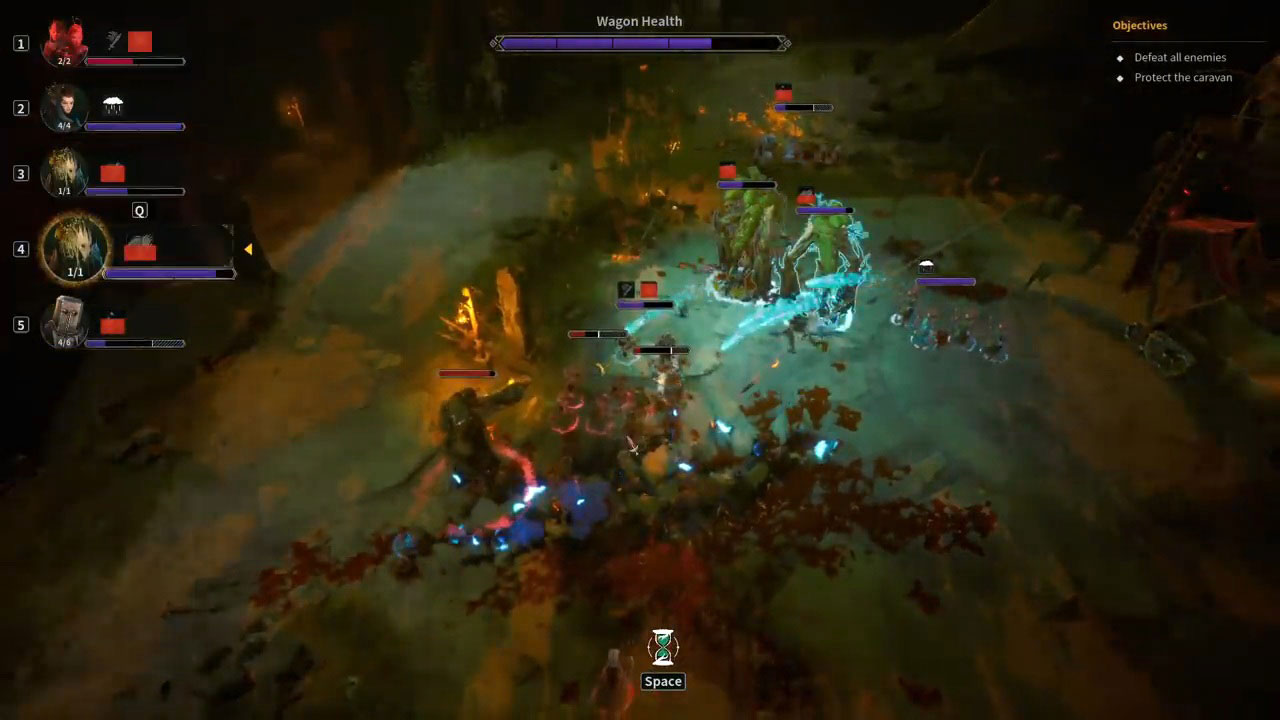The width and height of the screenshot is (1280, 720).
Task: Click the yellow arrow beside hero 4's panel
Action: [248, 249]
